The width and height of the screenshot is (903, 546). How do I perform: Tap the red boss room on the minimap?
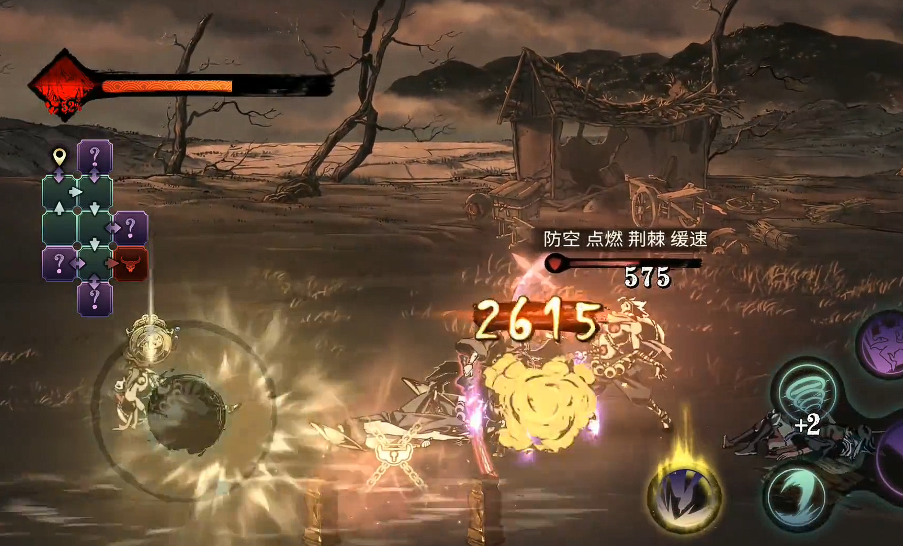(130, 264)
